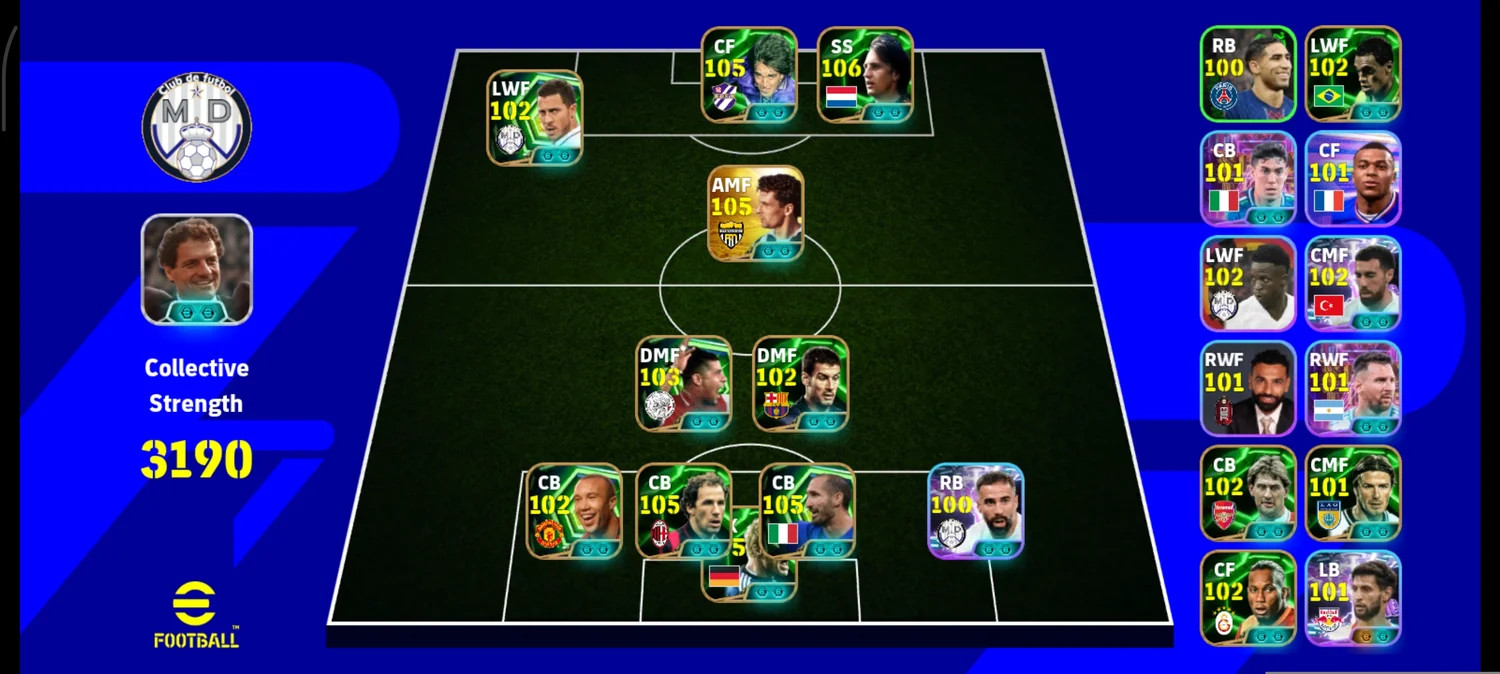Screen dimensions: 1500x674
Task: Click the M D club crest
Action: point(197,128)
